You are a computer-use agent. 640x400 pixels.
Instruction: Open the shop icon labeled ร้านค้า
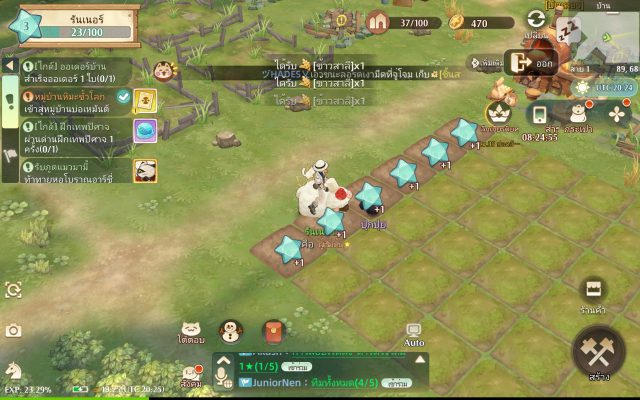pyautogui.click(x=594, y=291)
